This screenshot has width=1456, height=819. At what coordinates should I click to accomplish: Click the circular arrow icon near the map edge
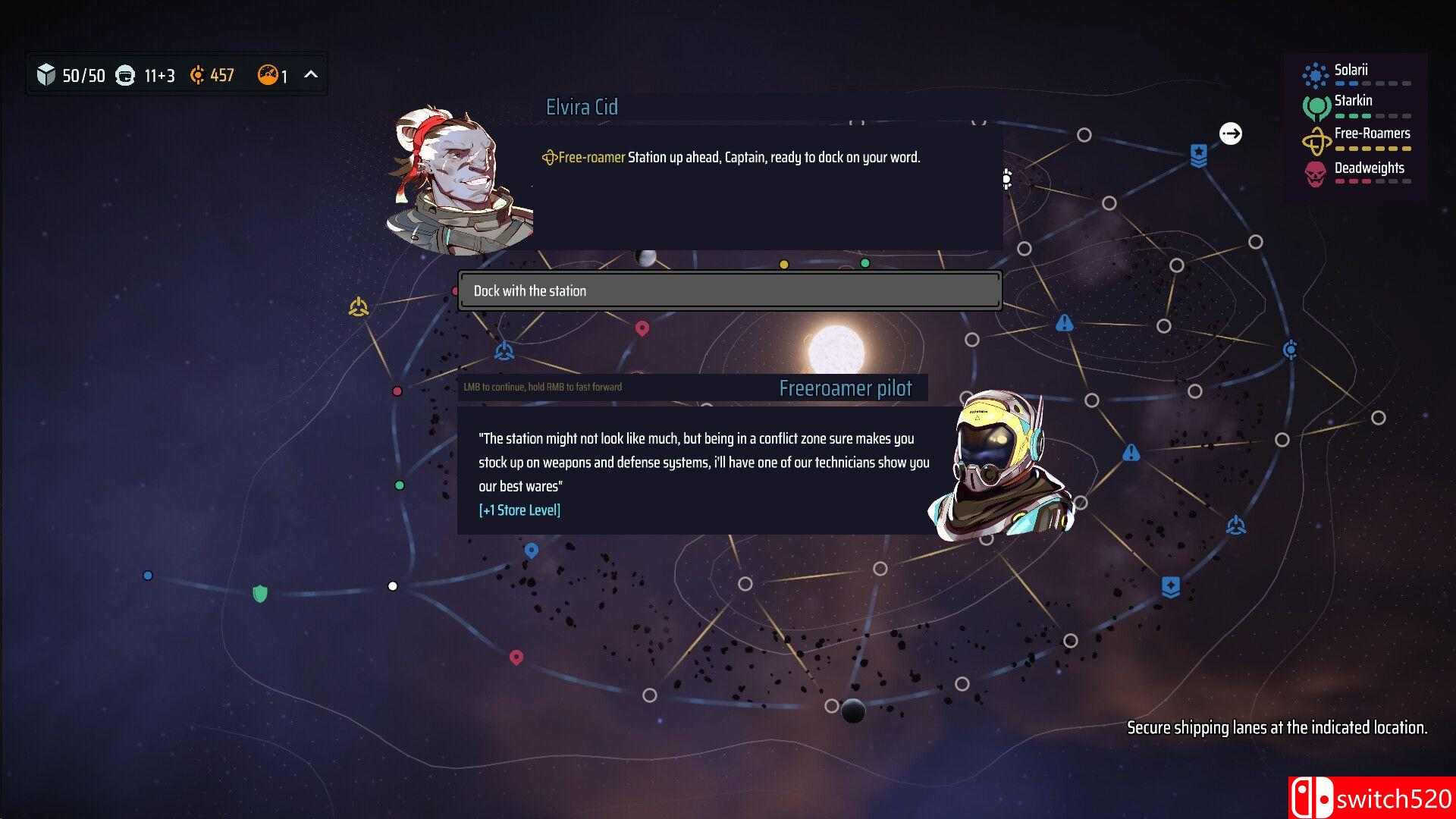(x=1231, y=133)
